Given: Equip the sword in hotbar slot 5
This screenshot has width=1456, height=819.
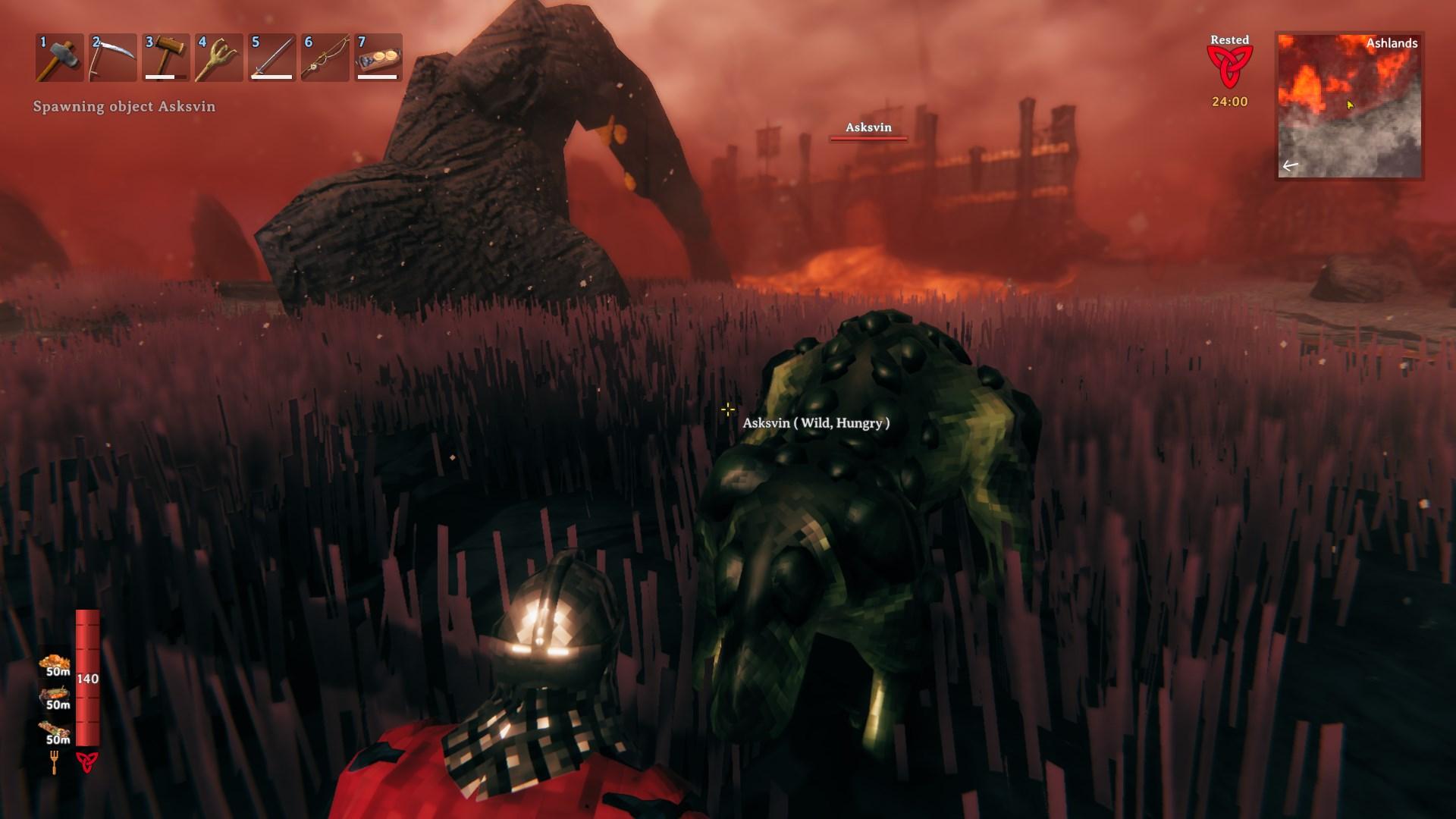Looking at the screenshot, I should point(271,58).
